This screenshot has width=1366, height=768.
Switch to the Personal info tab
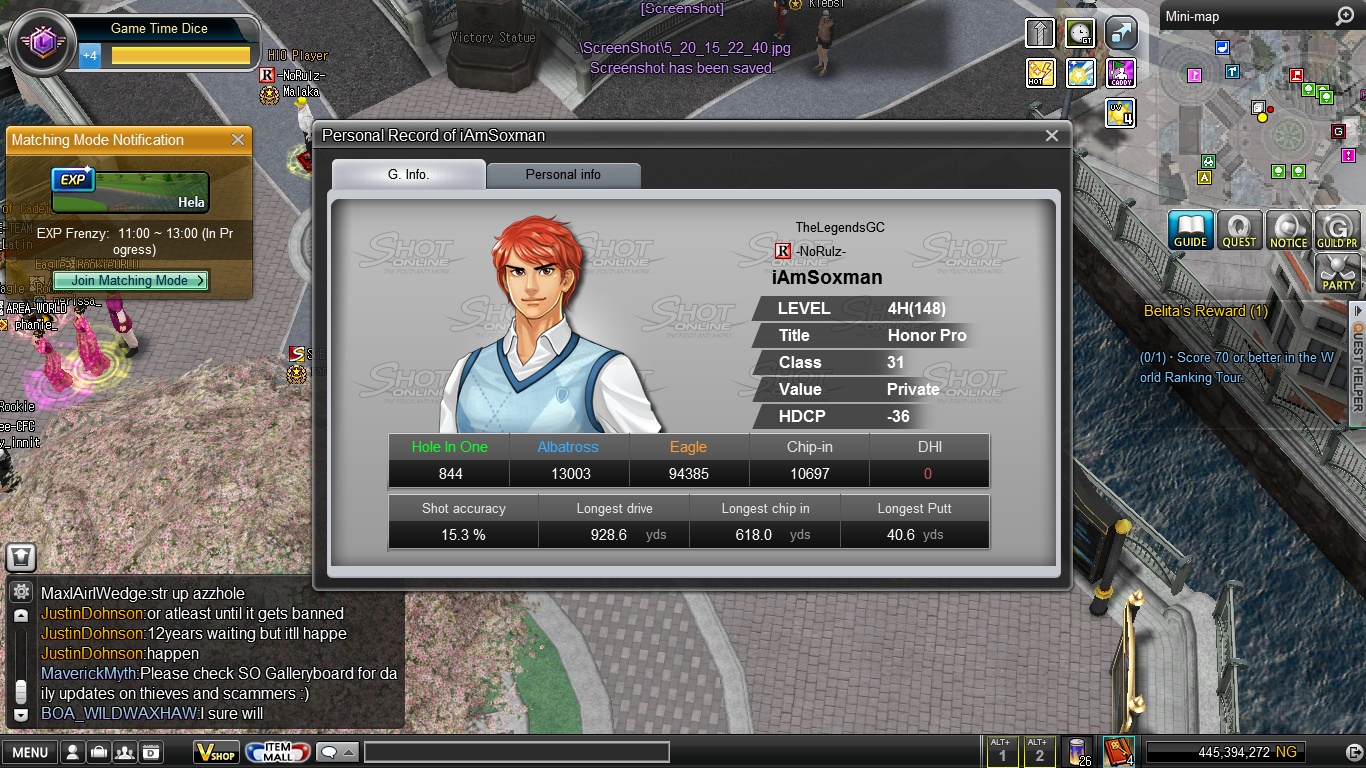pos(563,174)
